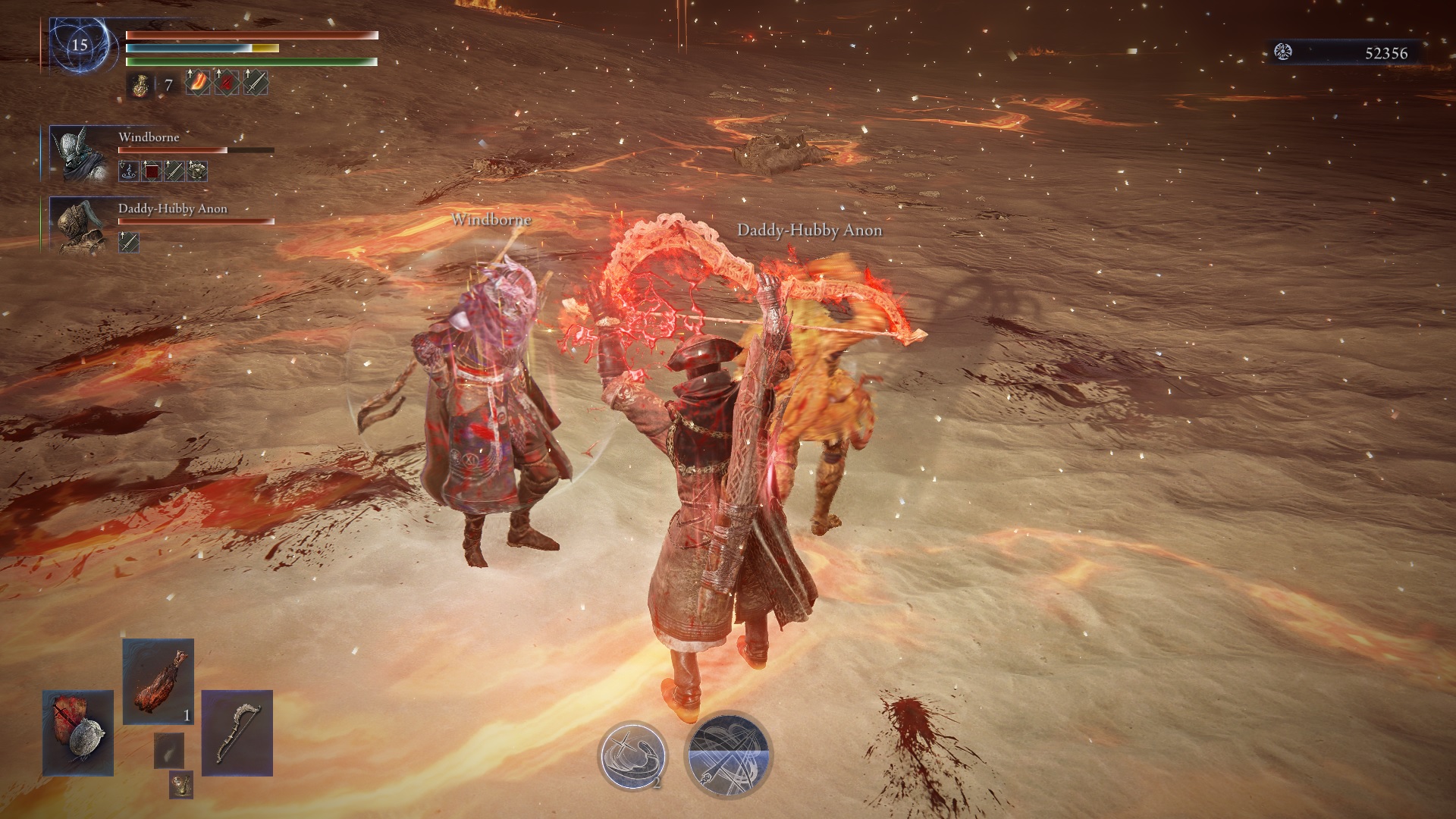Inspect the flame buff status icon
Screen dimensions: 1456x819
[197, 83]
